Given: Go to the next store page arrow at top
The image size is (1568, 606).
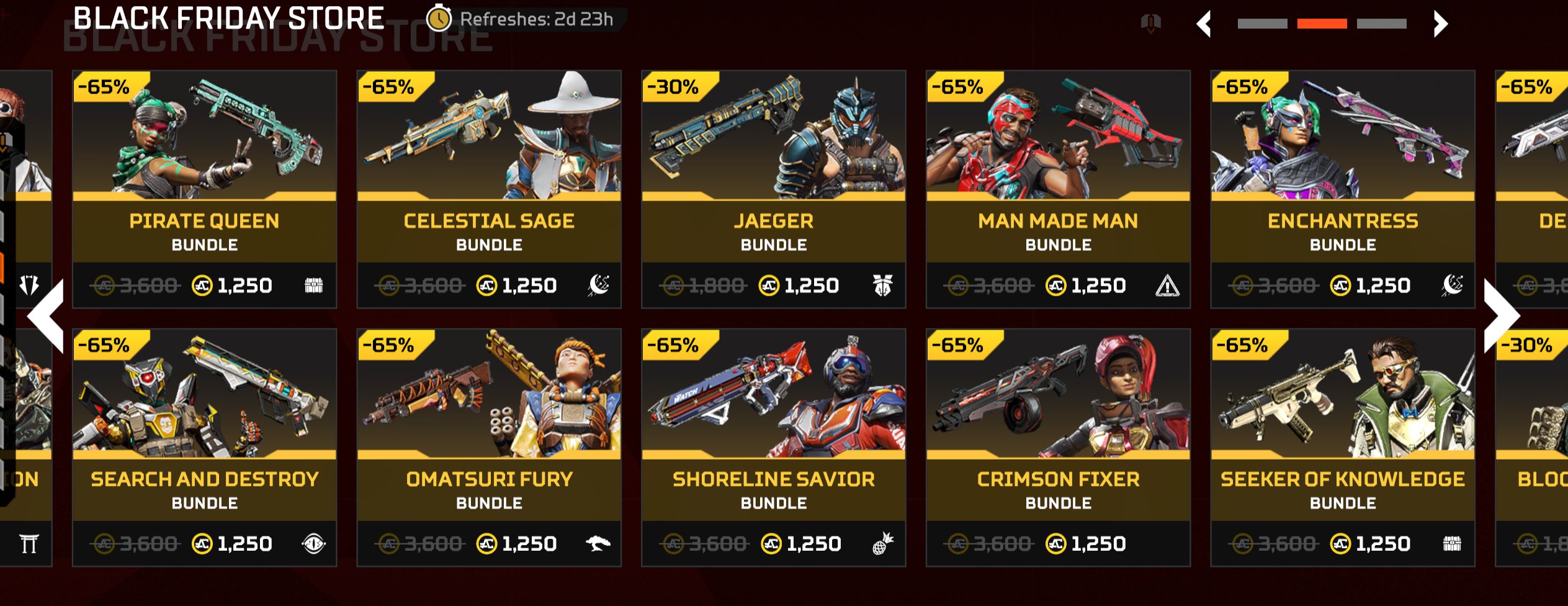Looking at the screenshot, I should (1440, 24).
